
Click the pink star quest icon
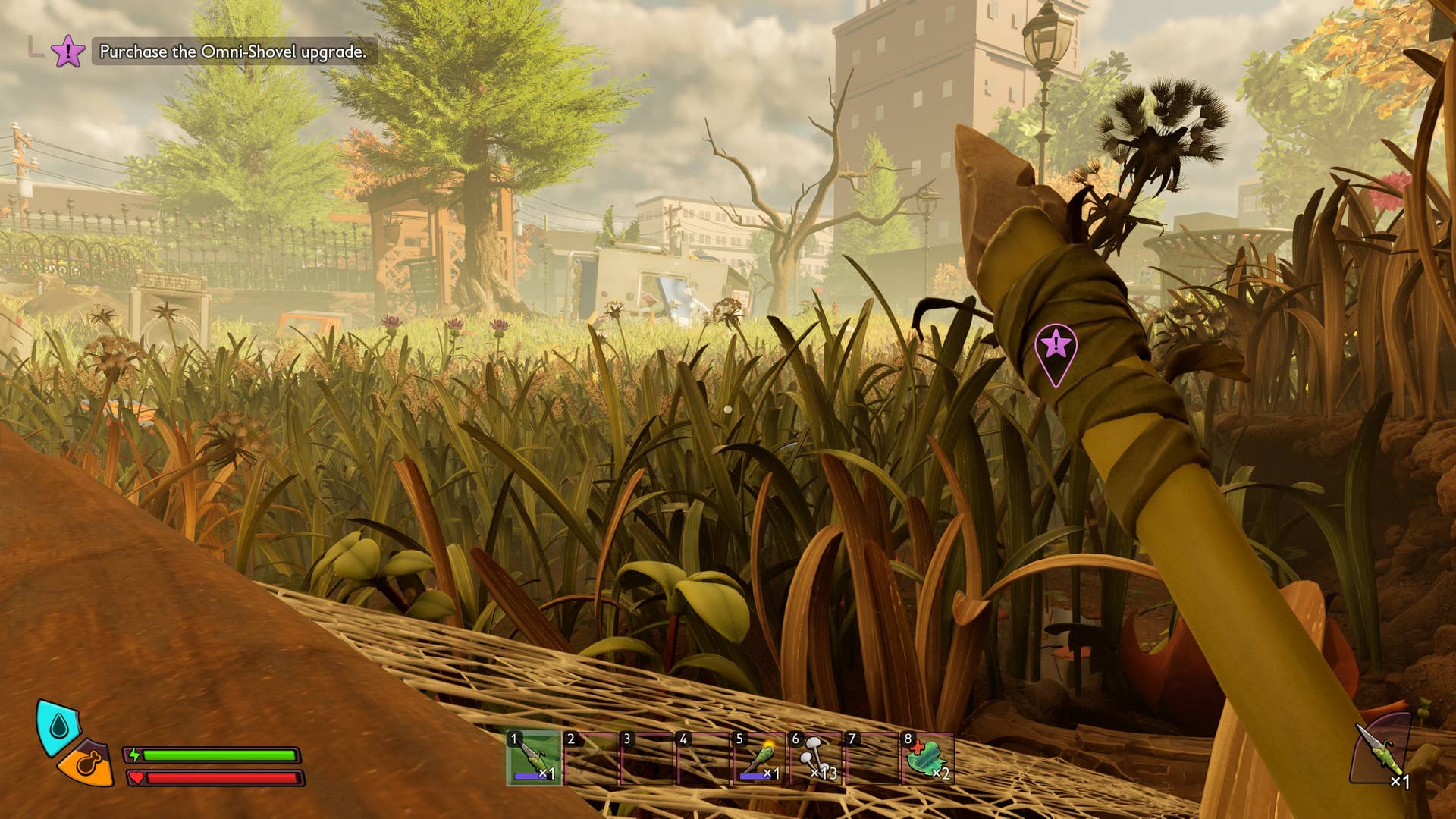(67, 52)
